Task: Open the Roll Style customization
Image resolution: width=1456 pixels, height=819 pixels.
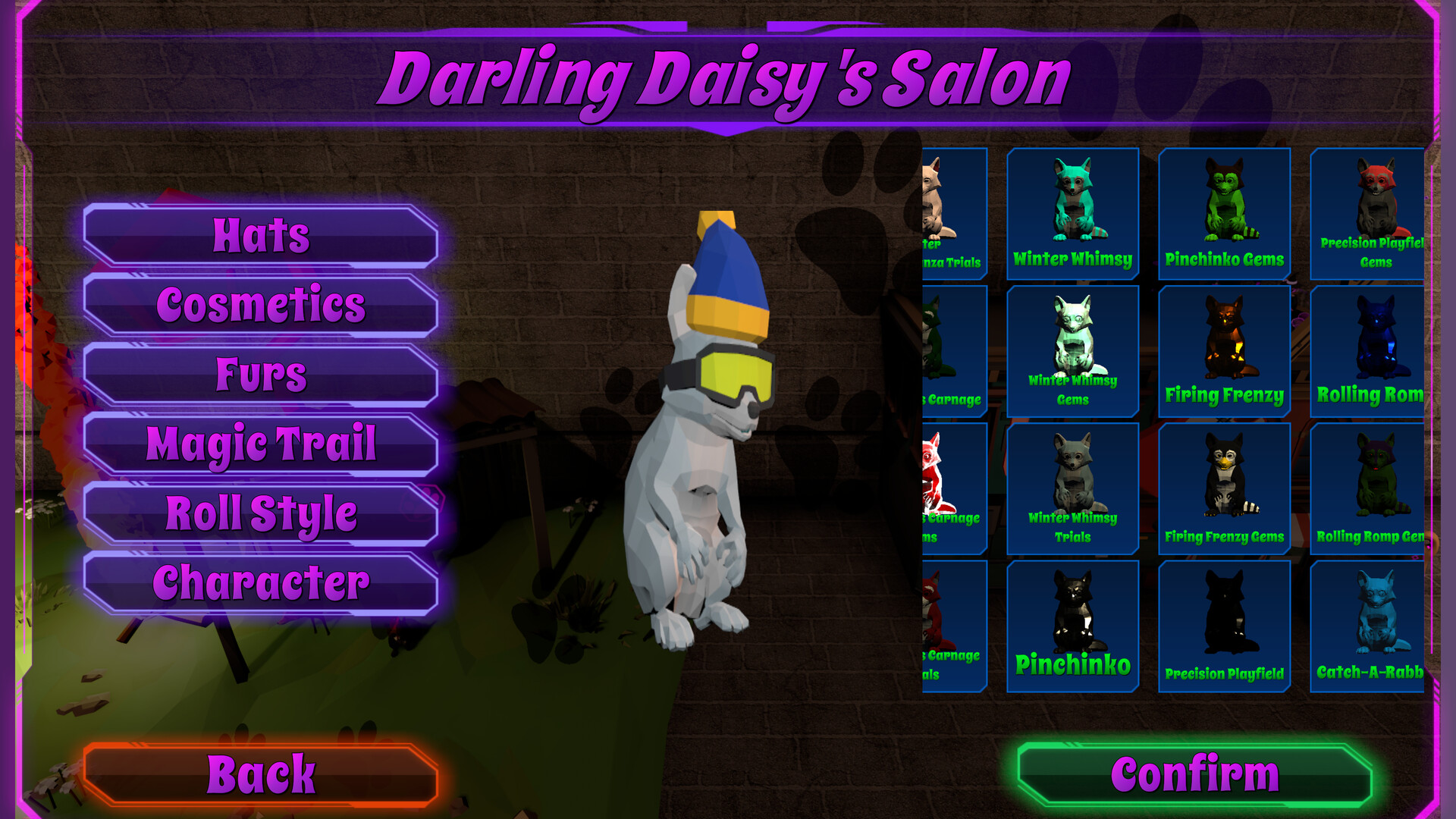Action: pyautogui.click(x=261, y=513)
